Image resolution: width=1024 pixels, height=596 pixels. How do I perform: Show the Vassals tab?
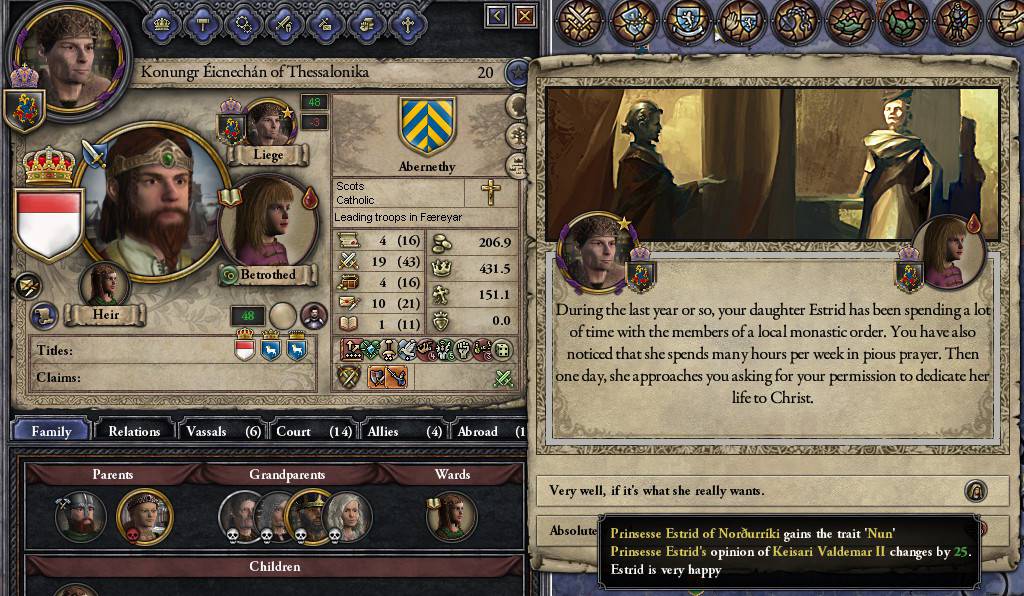pos(222,431)
